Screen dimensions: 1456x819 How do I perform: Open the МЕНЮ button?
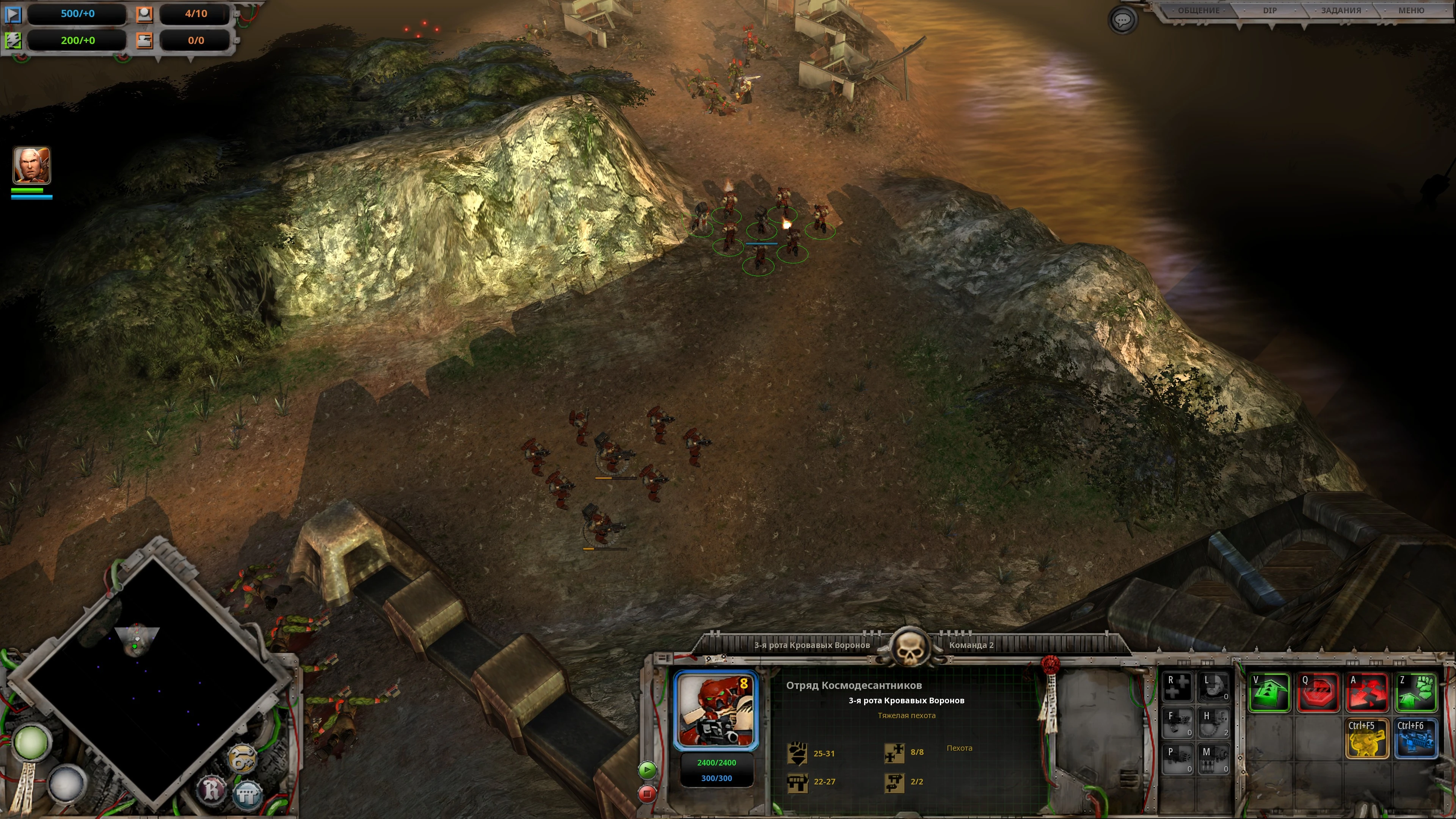1411,11
